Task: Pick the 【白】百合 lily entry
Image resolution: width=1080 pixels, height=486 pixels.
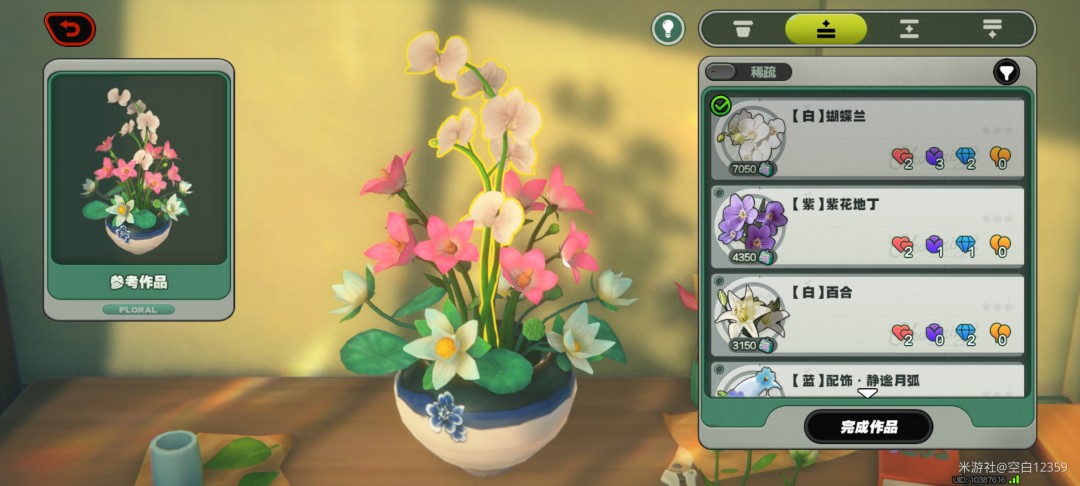Action: [868, 314]
